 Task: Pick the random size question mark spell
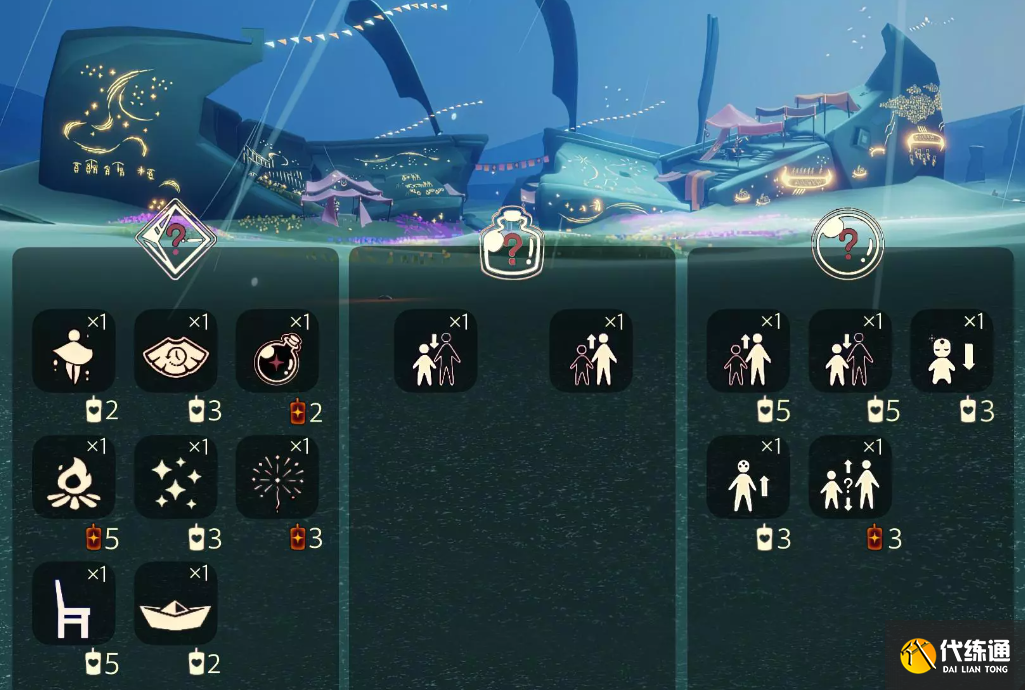(850, 477)
